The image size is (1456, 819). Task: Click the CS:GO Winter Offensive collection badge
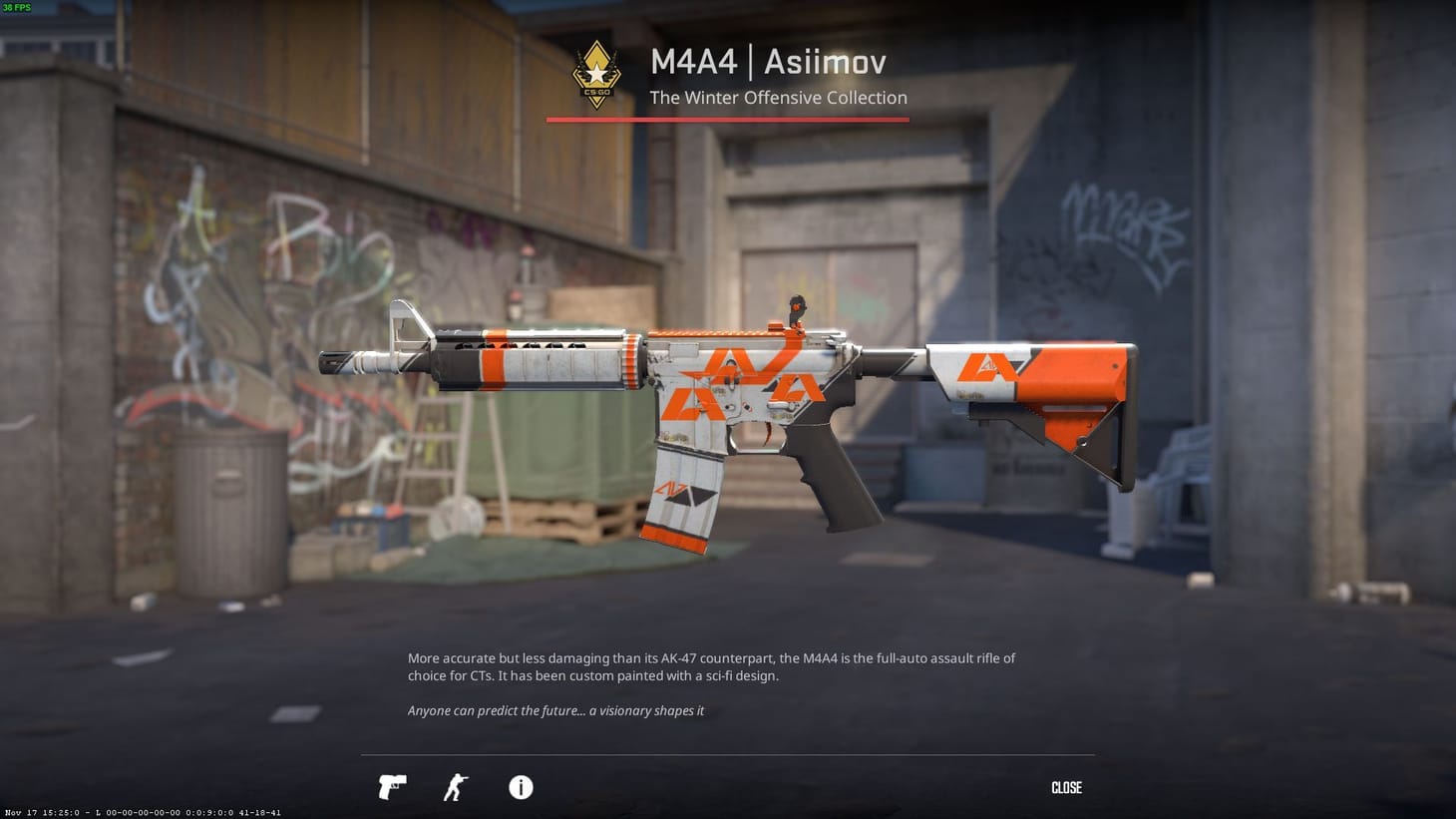pyautogui.click(x=595, y=75)
